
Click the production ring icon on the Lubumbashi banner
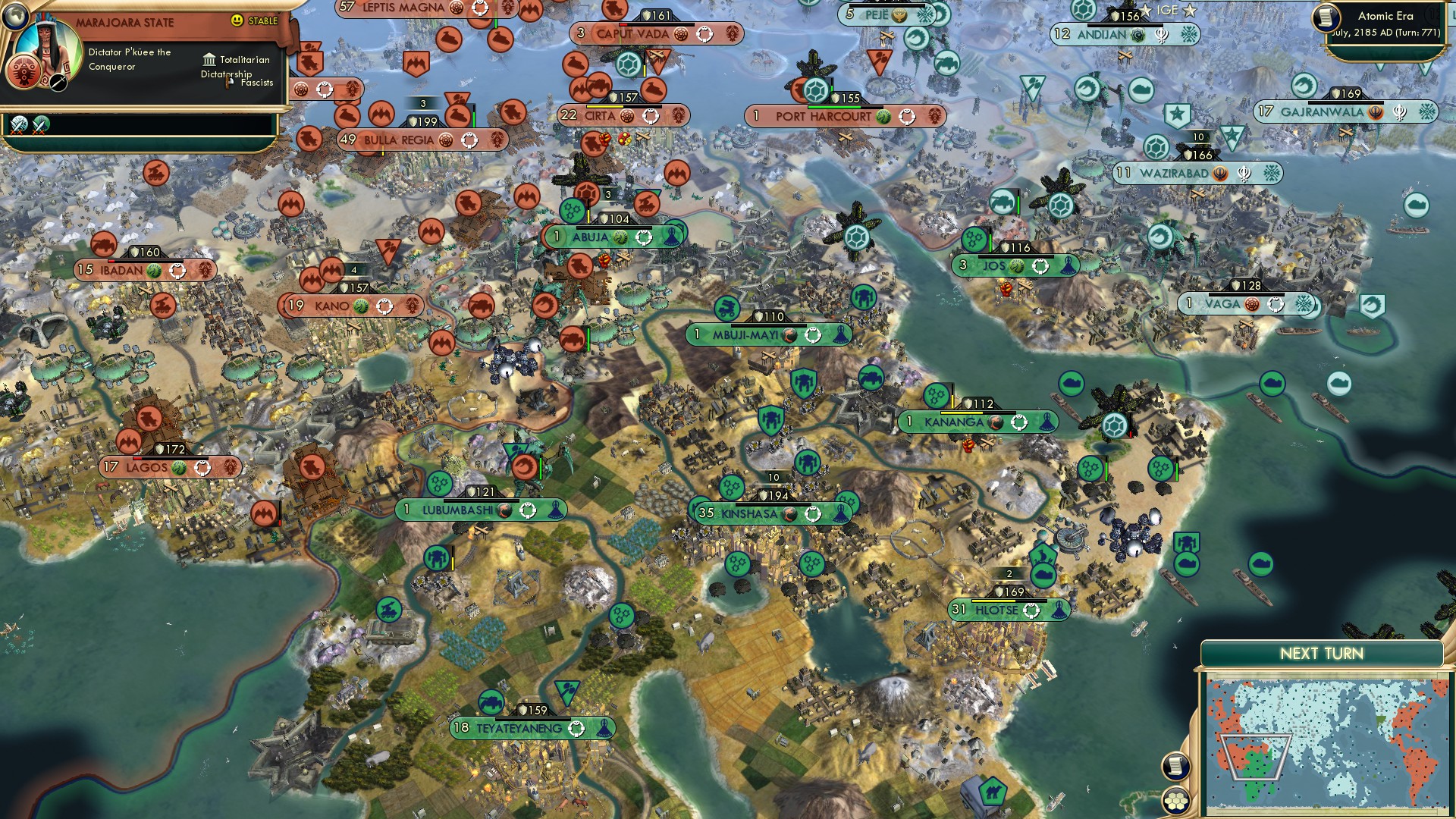529,511
